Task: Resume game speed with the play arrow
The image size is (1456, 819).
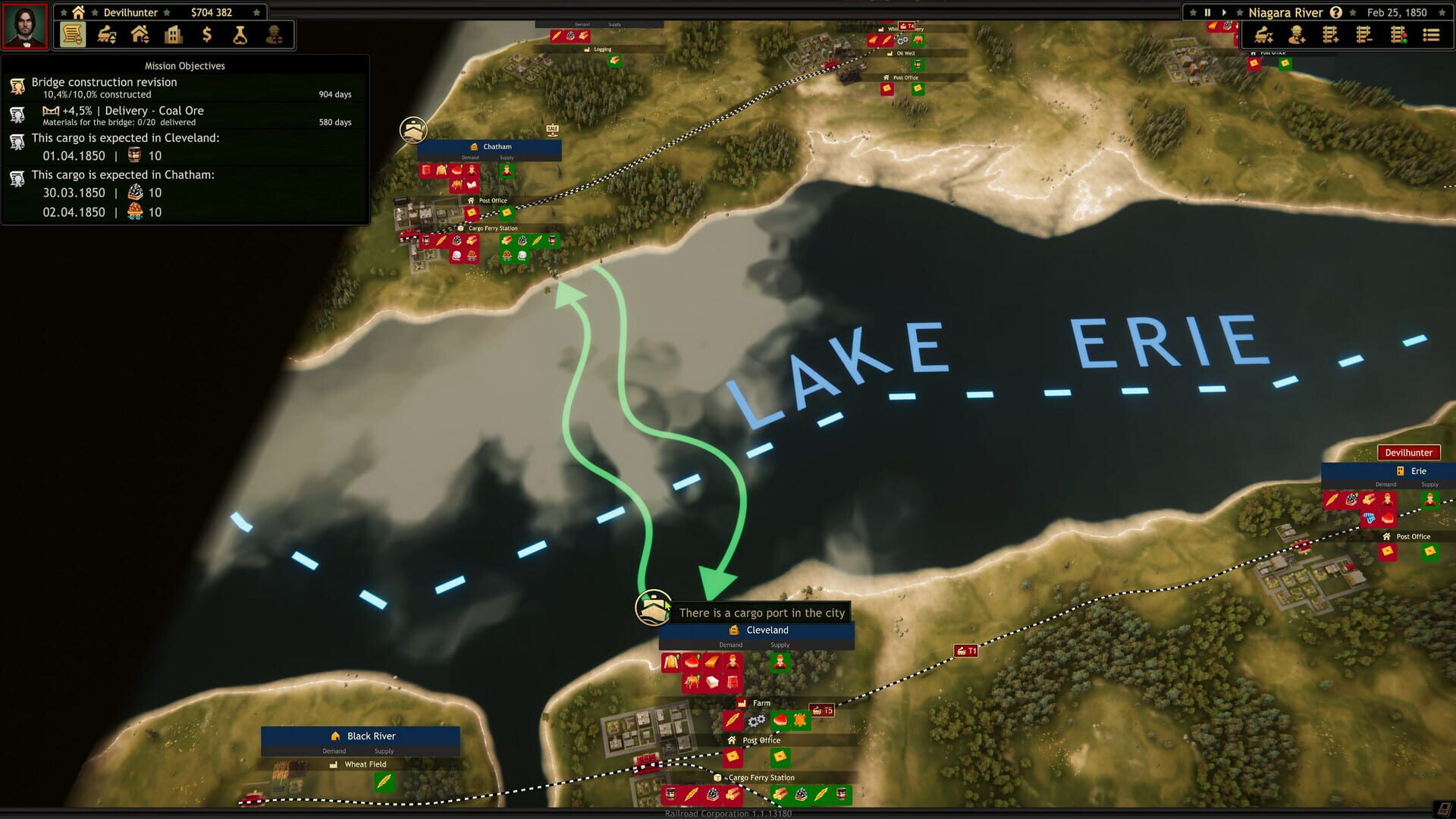Action: pyautogui.click(x=1225, y=12)
